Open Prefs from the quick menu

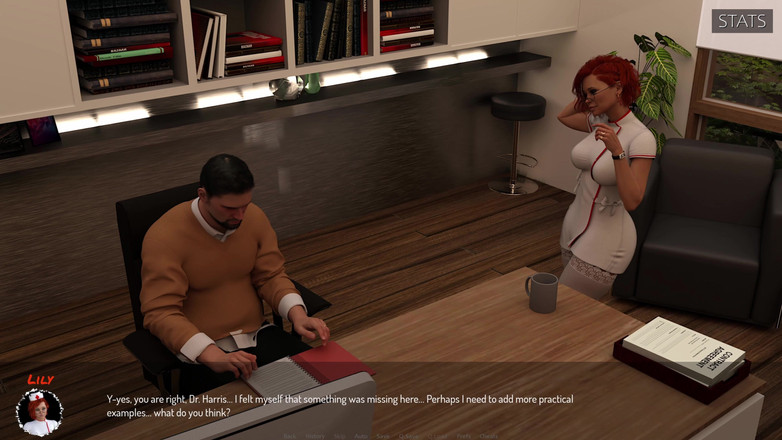(463, 436)
